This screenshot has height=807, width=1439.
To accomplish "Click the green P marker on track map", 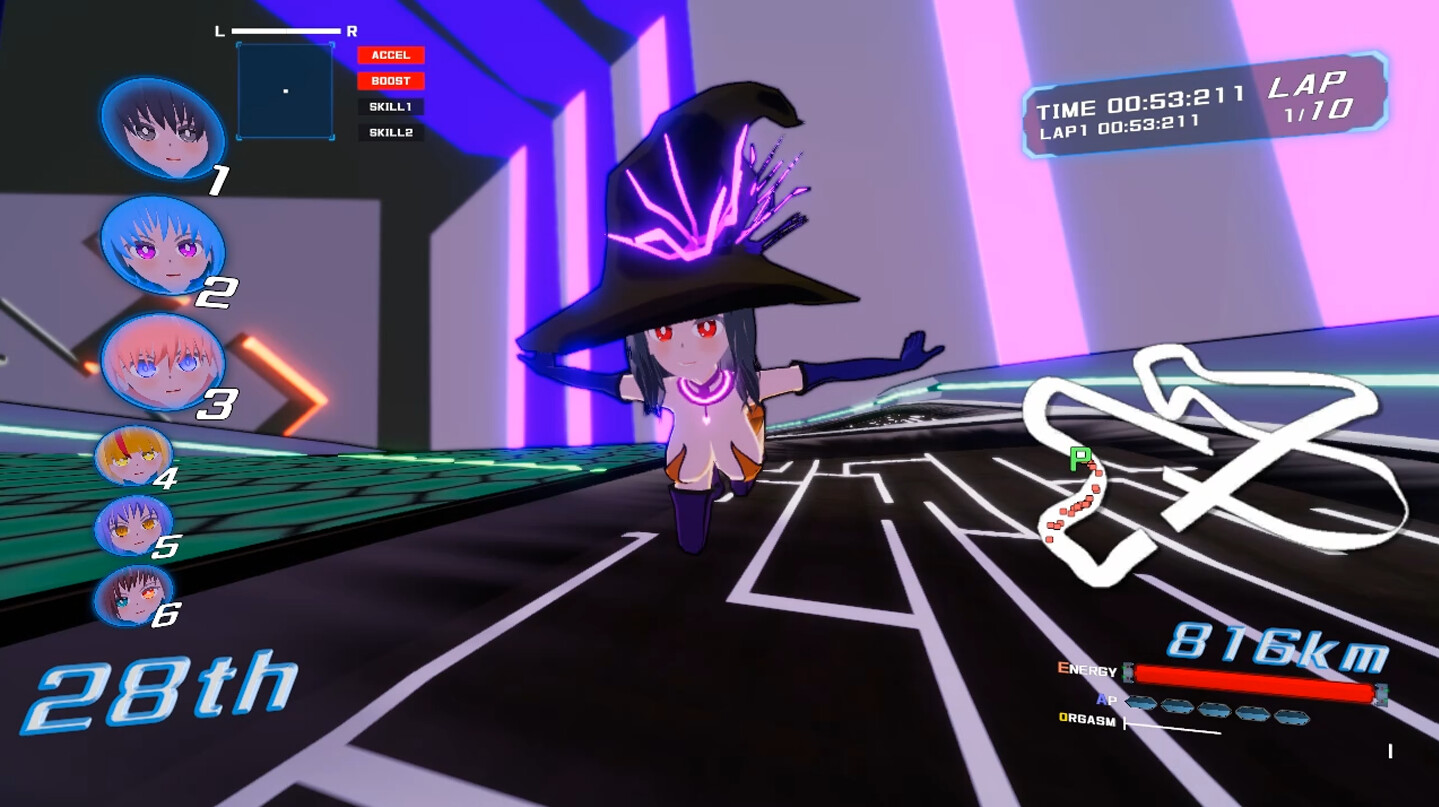I will 1082,460.
